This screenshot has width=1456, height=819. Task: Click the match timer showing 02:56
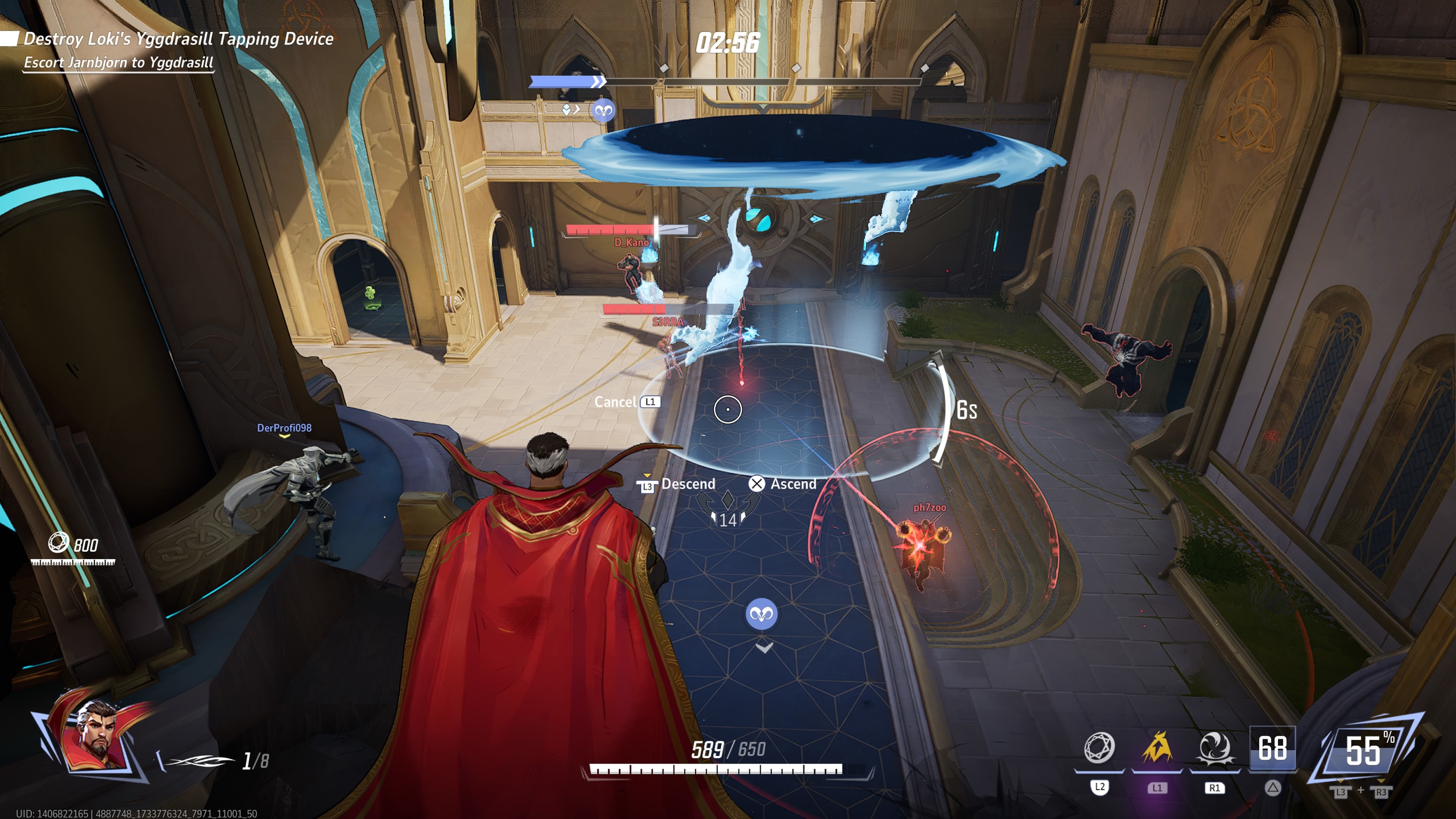click(728, 44)
